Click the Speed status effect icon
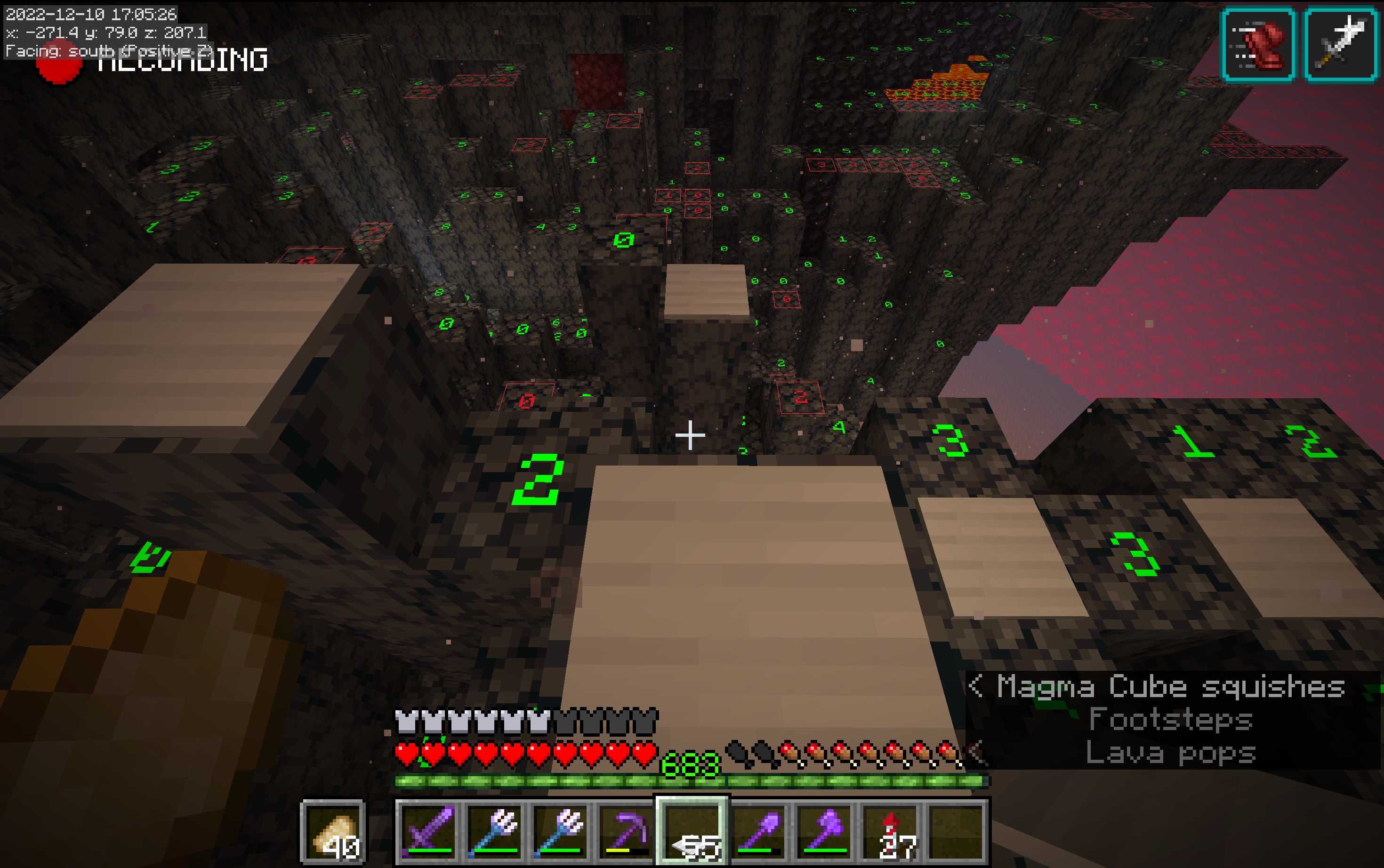The width and height of the screenshot is (1384, 868). point(1258,44)
